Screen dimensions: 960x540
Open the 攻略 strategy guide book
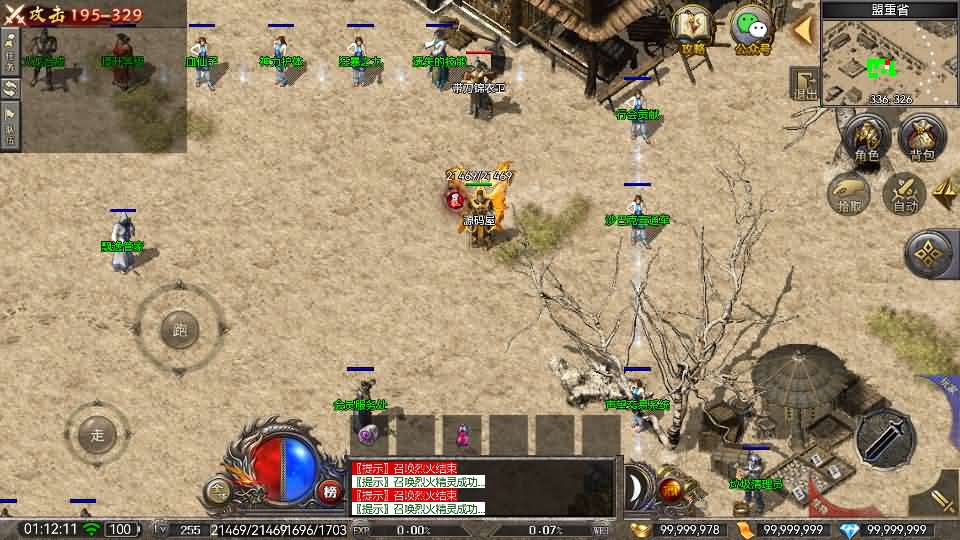pos(692,28)
